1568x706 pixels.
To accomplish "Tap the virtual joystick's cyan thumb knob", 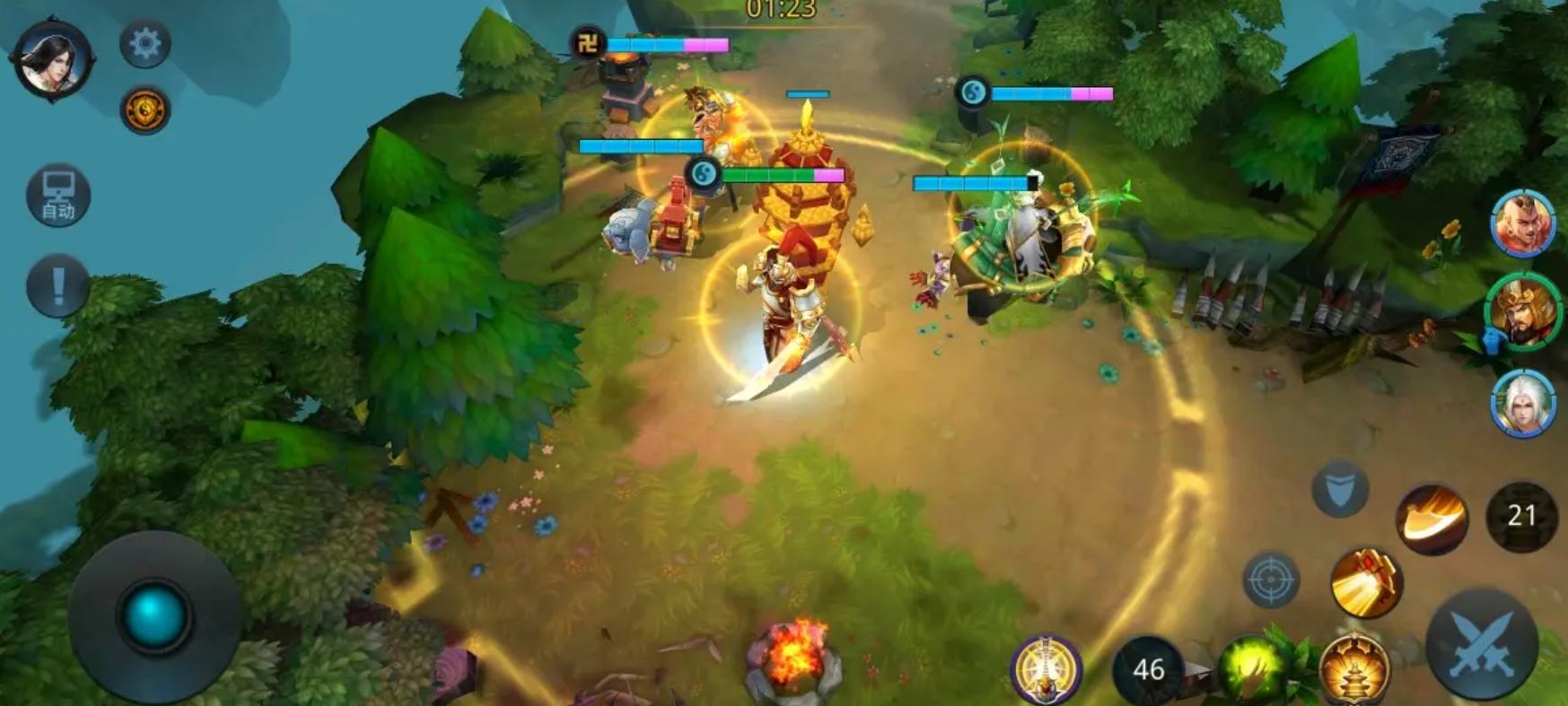I will coord(153,616).
